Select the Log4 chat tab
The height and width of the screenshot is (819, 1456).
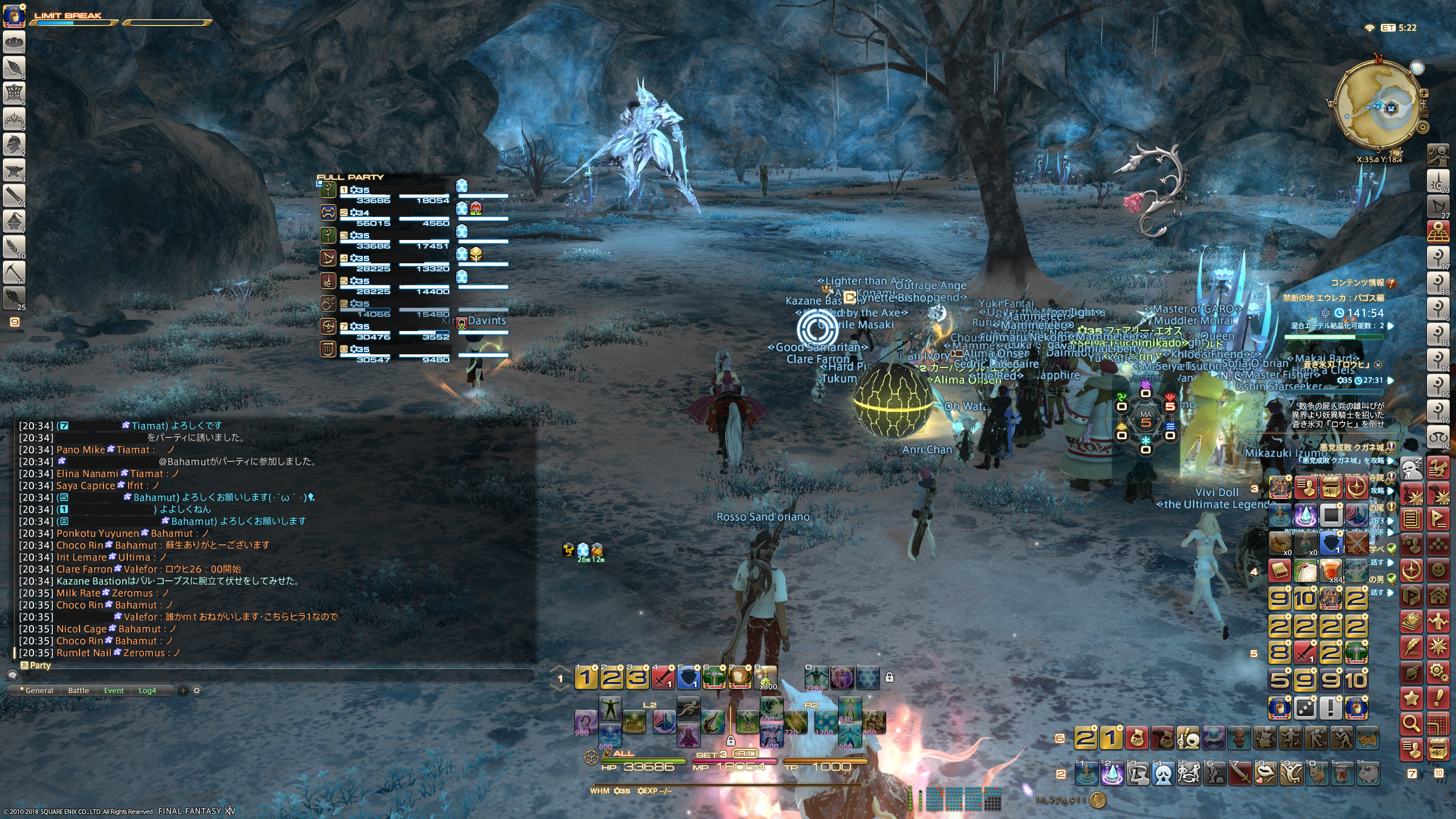tap(147, 690)
